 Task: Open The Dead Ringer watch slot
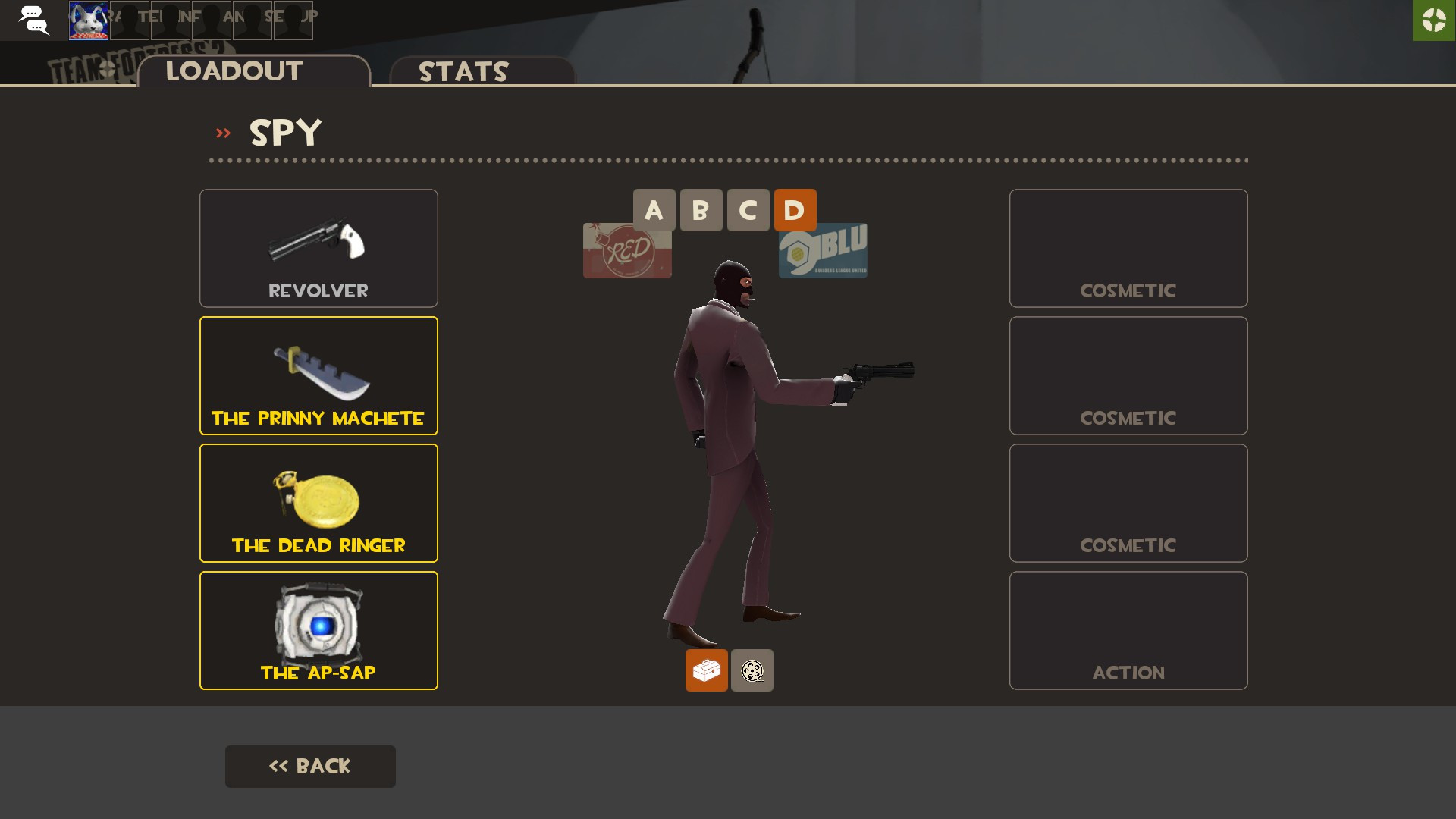pyautogui.click(x=318, y=502)
